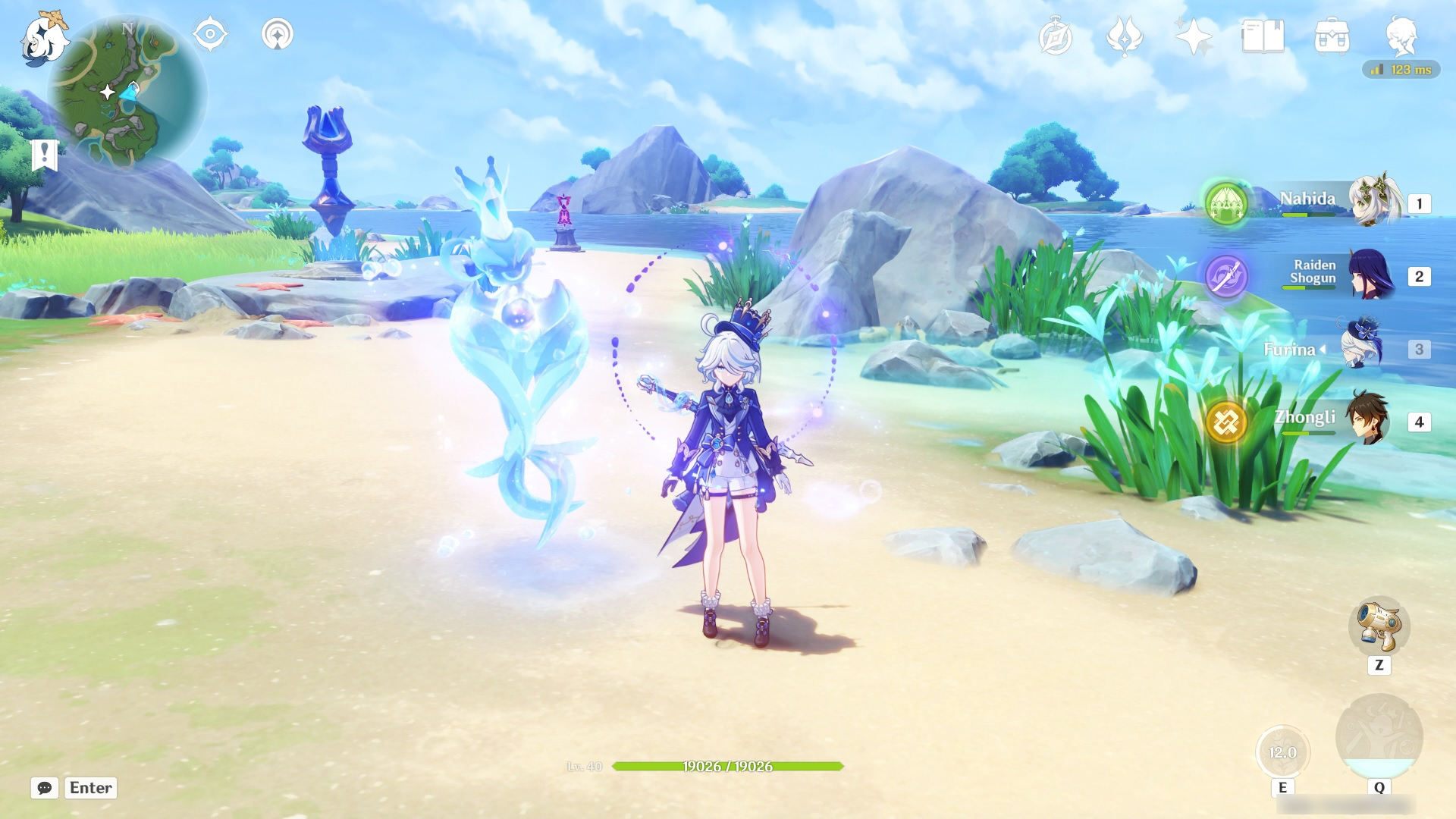This screenshot has width=1456, height=819.
Task: Open the character profile silhouette icon
Action: [x=1401, y=36]
